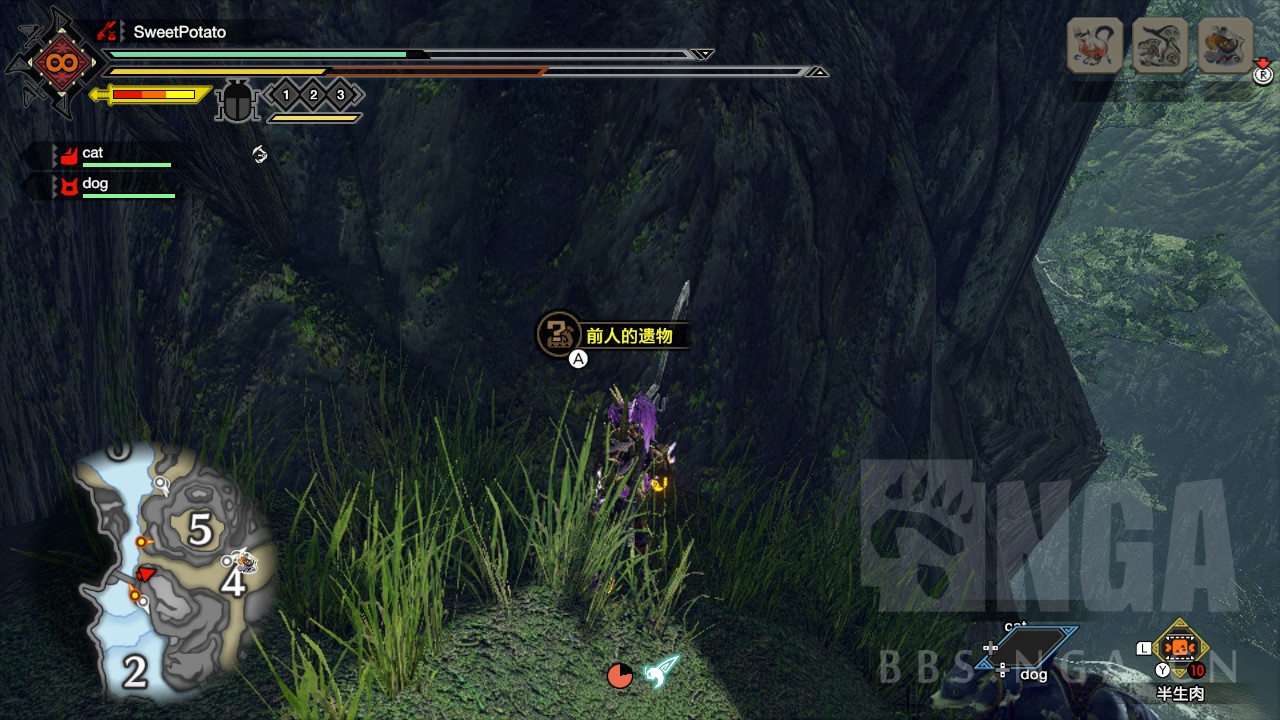Viewport: 1280px width, 720px height.
Task: Click the teal kunai status icon
Action: 661,671
